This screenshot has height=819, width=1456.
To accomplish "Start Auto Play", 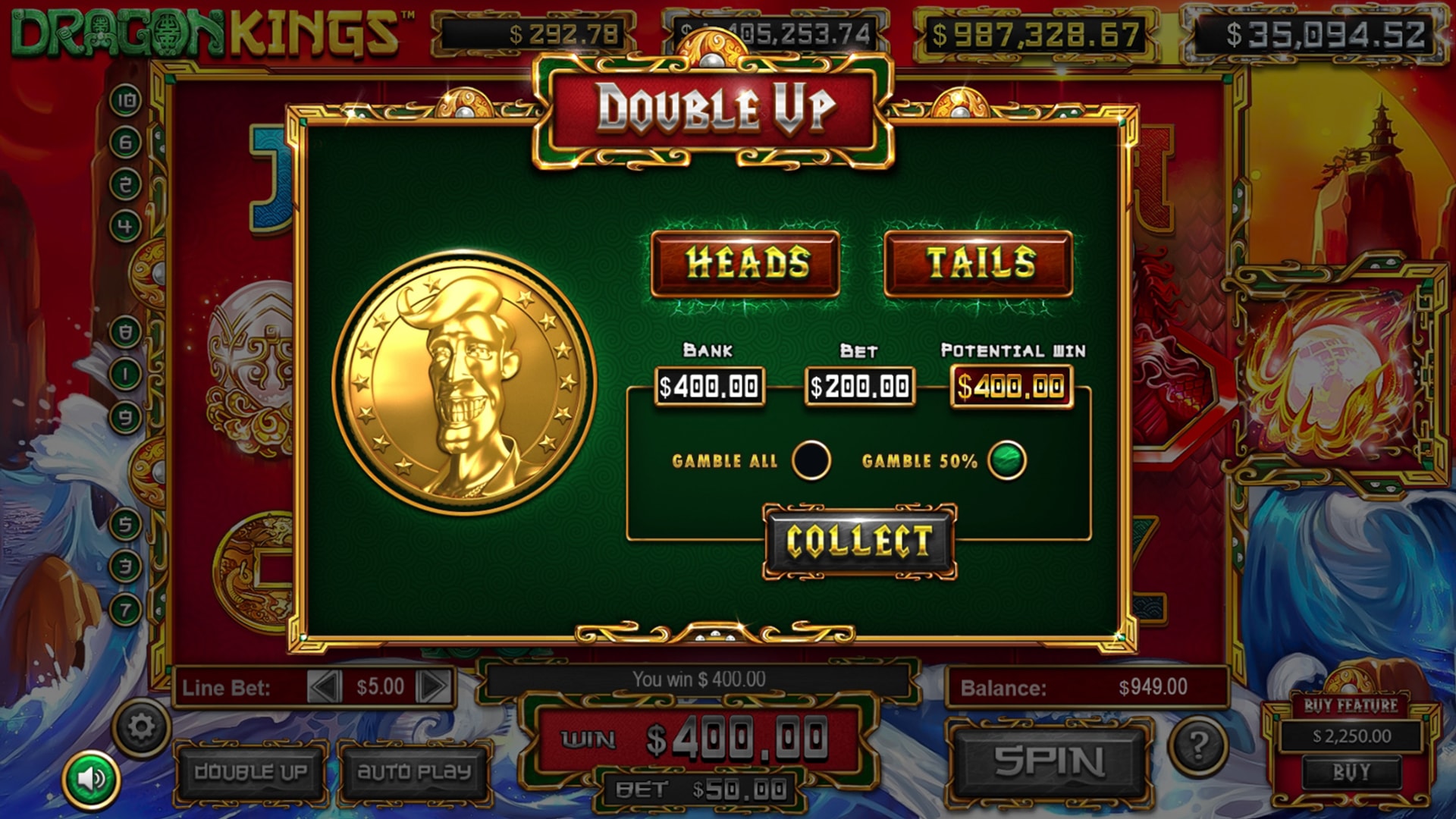I will click(x=414, y=772).
